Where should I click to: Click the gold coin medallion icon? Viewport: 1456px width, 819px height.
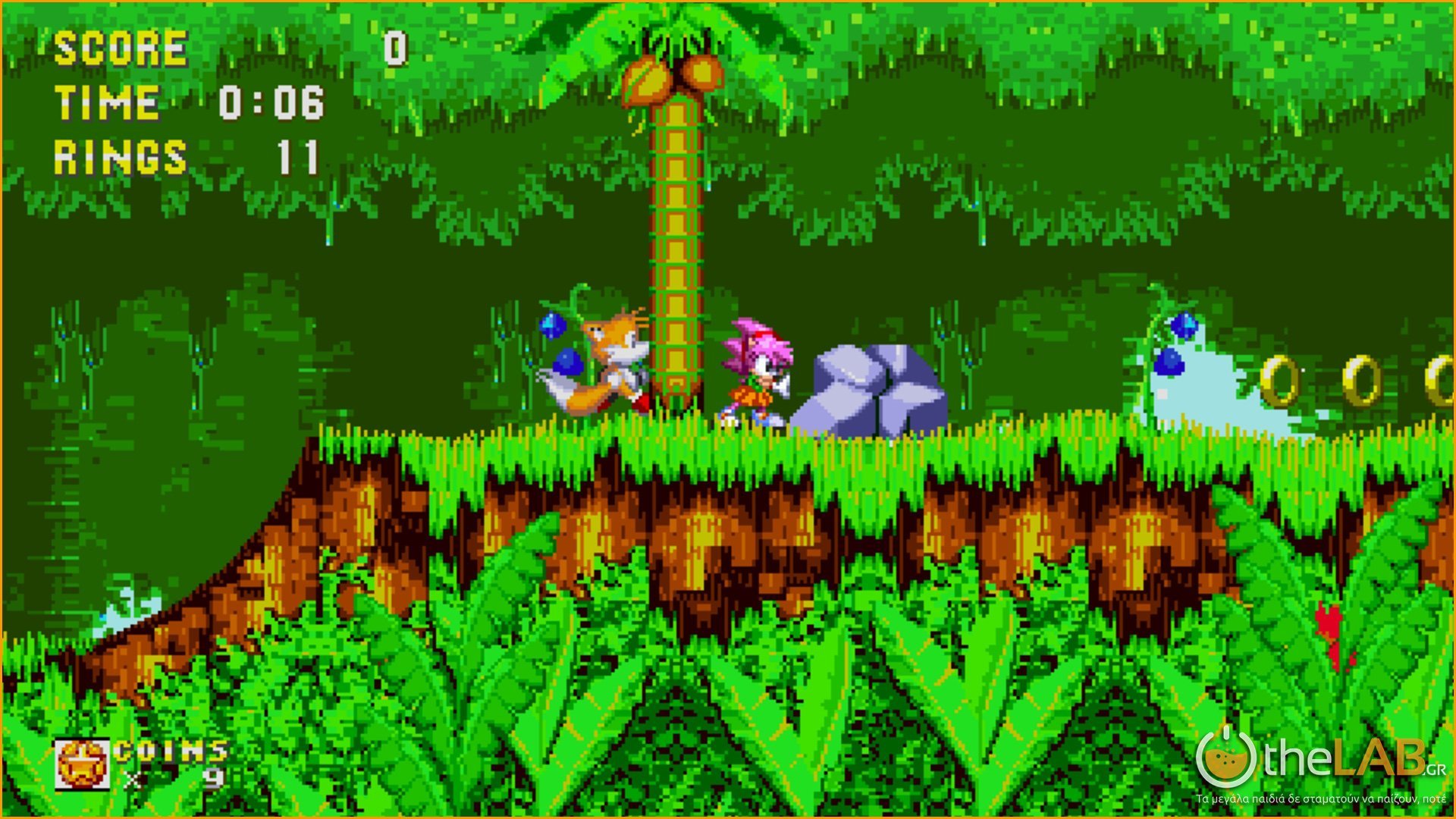coord(82,764)
